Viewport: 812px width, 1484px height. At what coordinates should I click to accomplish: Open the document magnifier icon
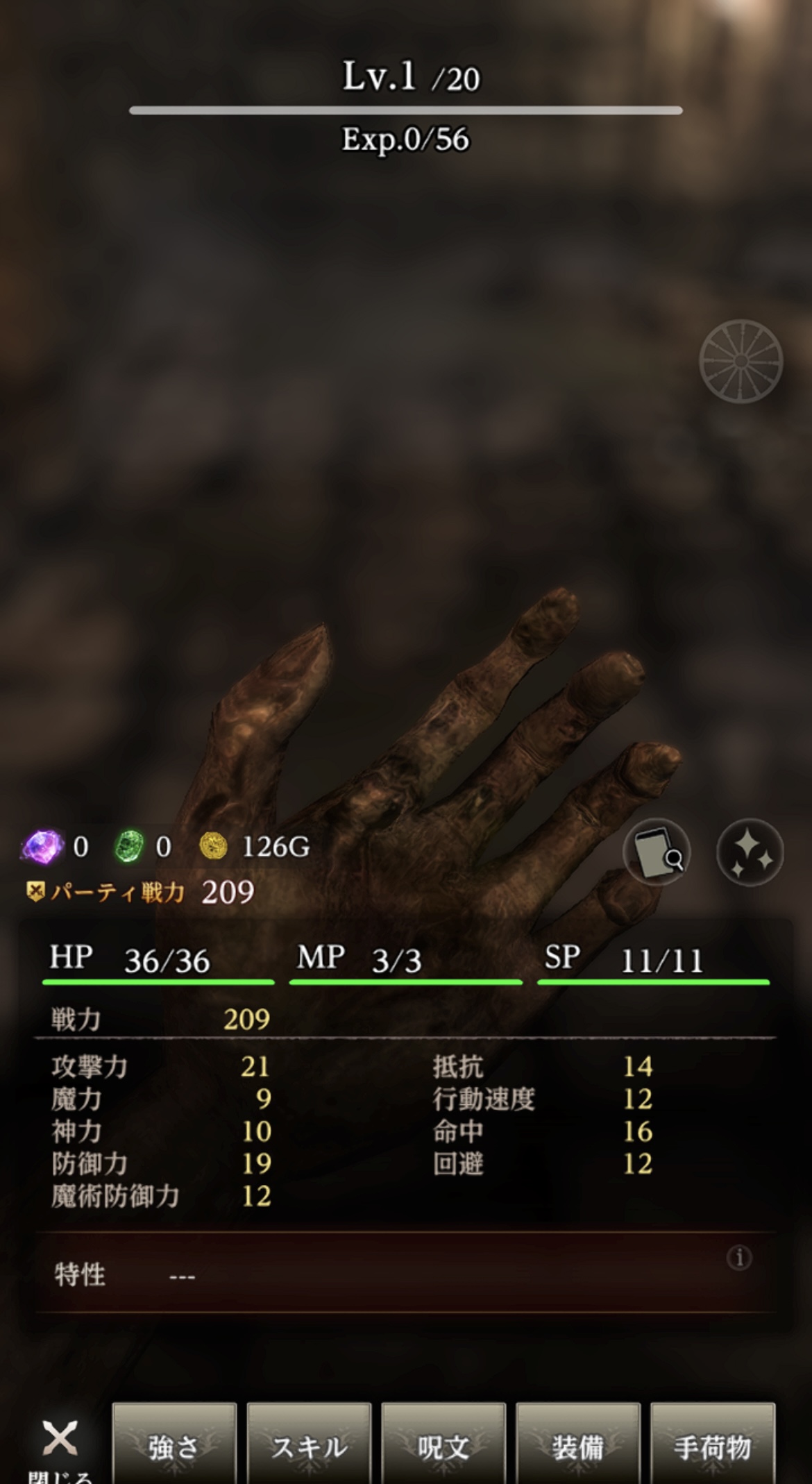coord(657,852)
